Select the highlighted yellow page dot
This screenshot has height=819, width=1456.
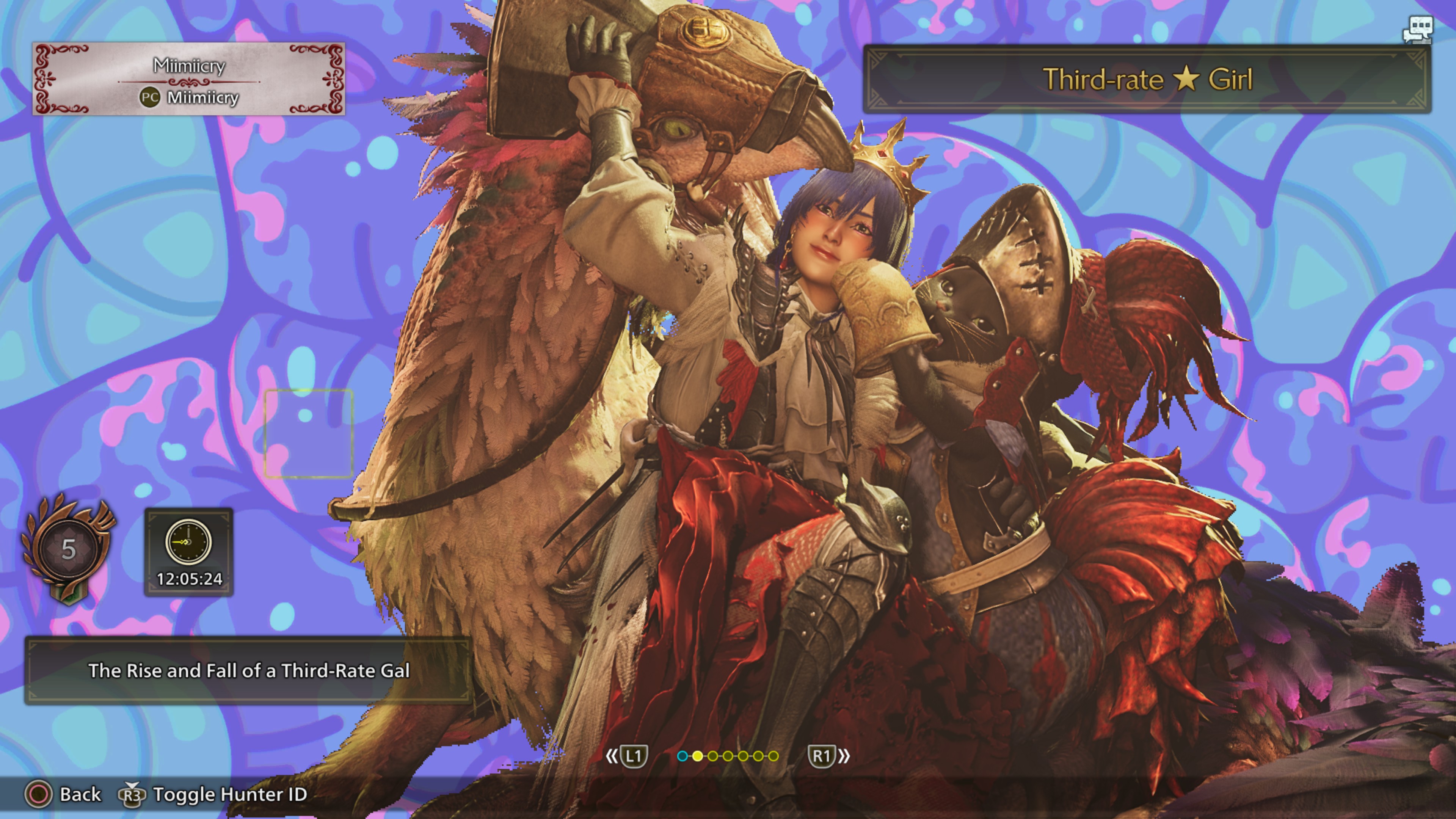698,756
